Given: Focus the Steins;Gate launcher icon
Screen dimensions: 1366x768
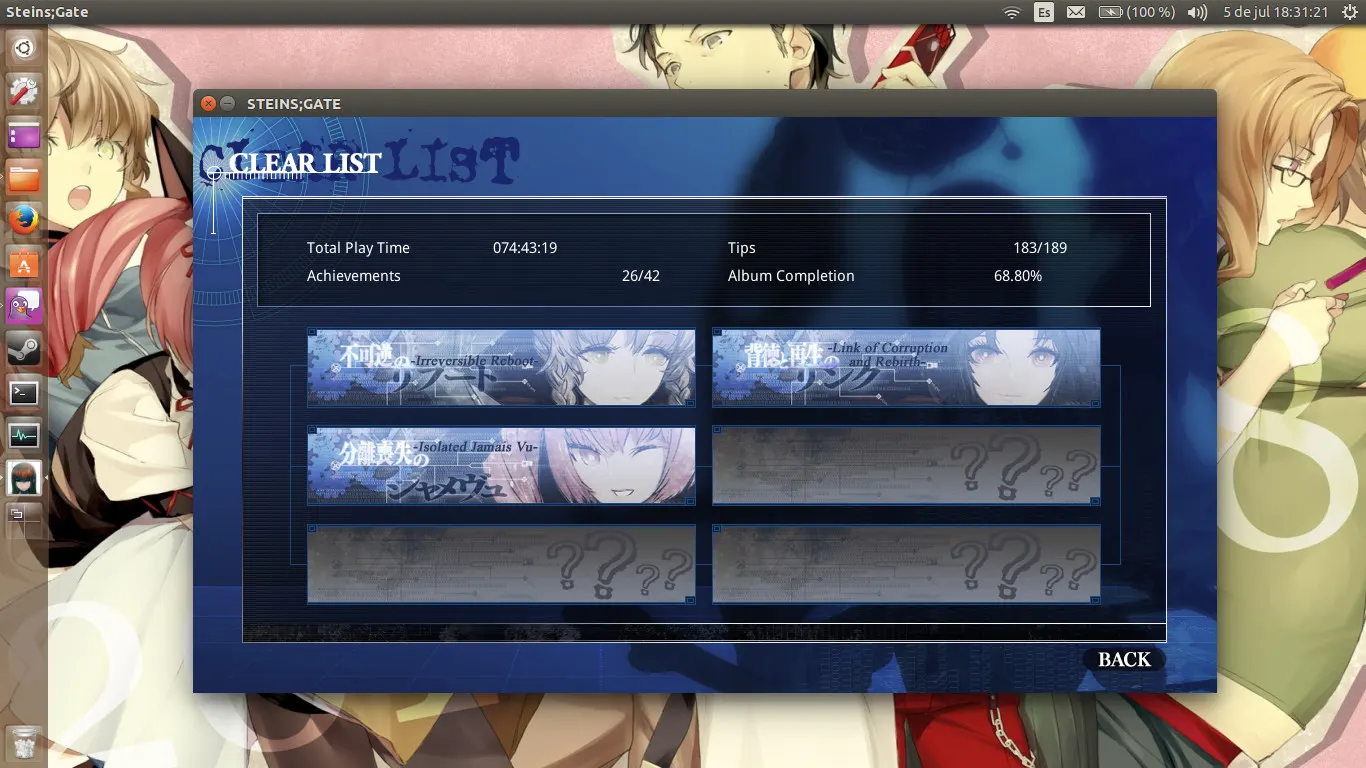Looking at the screenshot, I should tap(24, 478).
